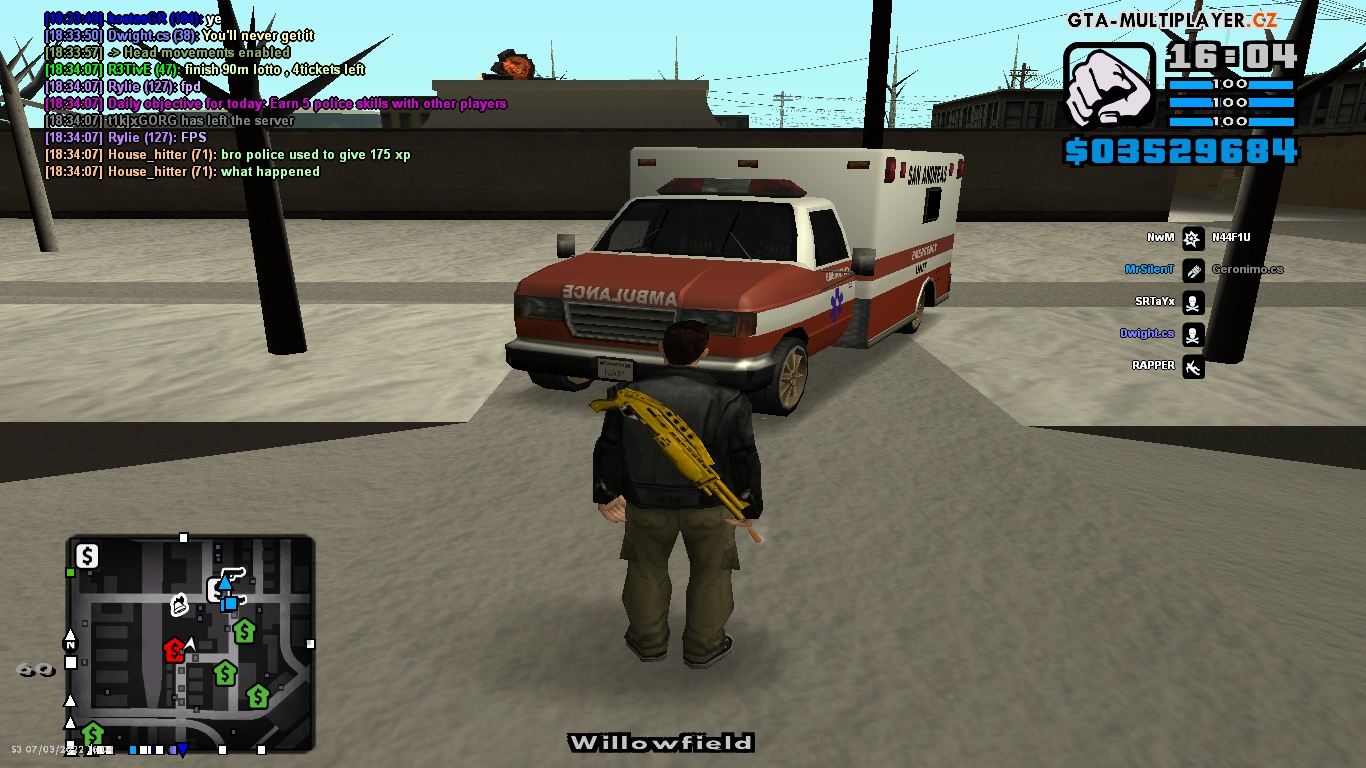Select the bell marker on the minimap

pyautogui.click(x=180, y=605)
